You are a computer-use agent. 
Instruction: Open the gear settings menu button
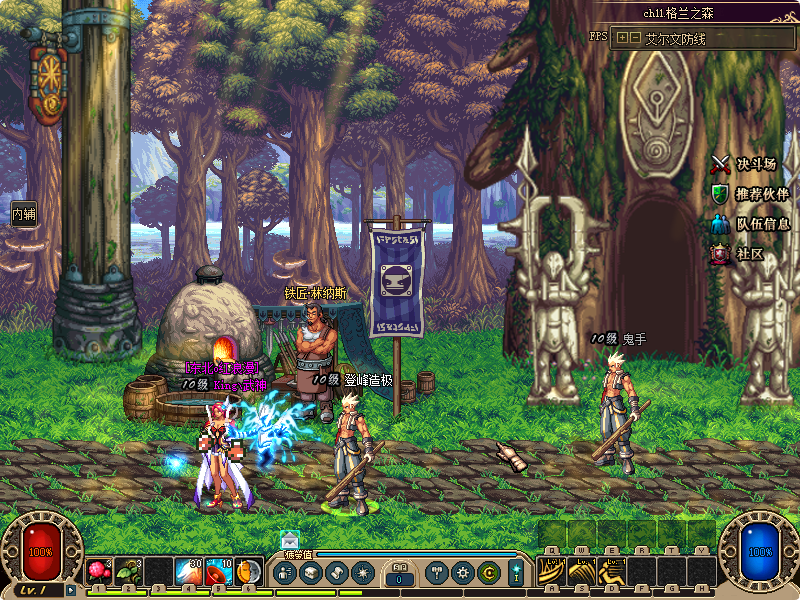click(462, 573)
